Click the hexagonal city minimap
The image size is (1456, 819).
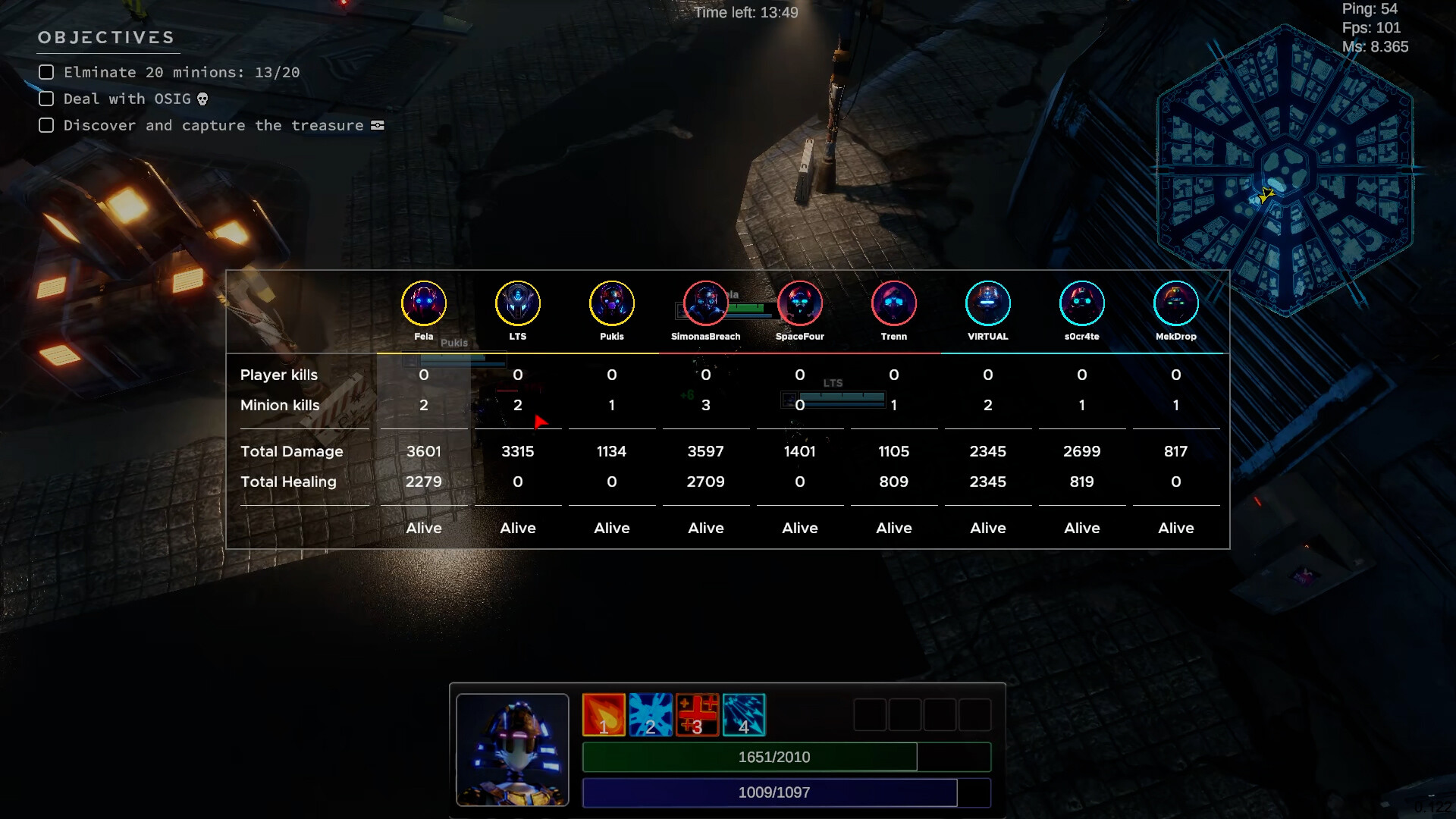pos(1285,170)
